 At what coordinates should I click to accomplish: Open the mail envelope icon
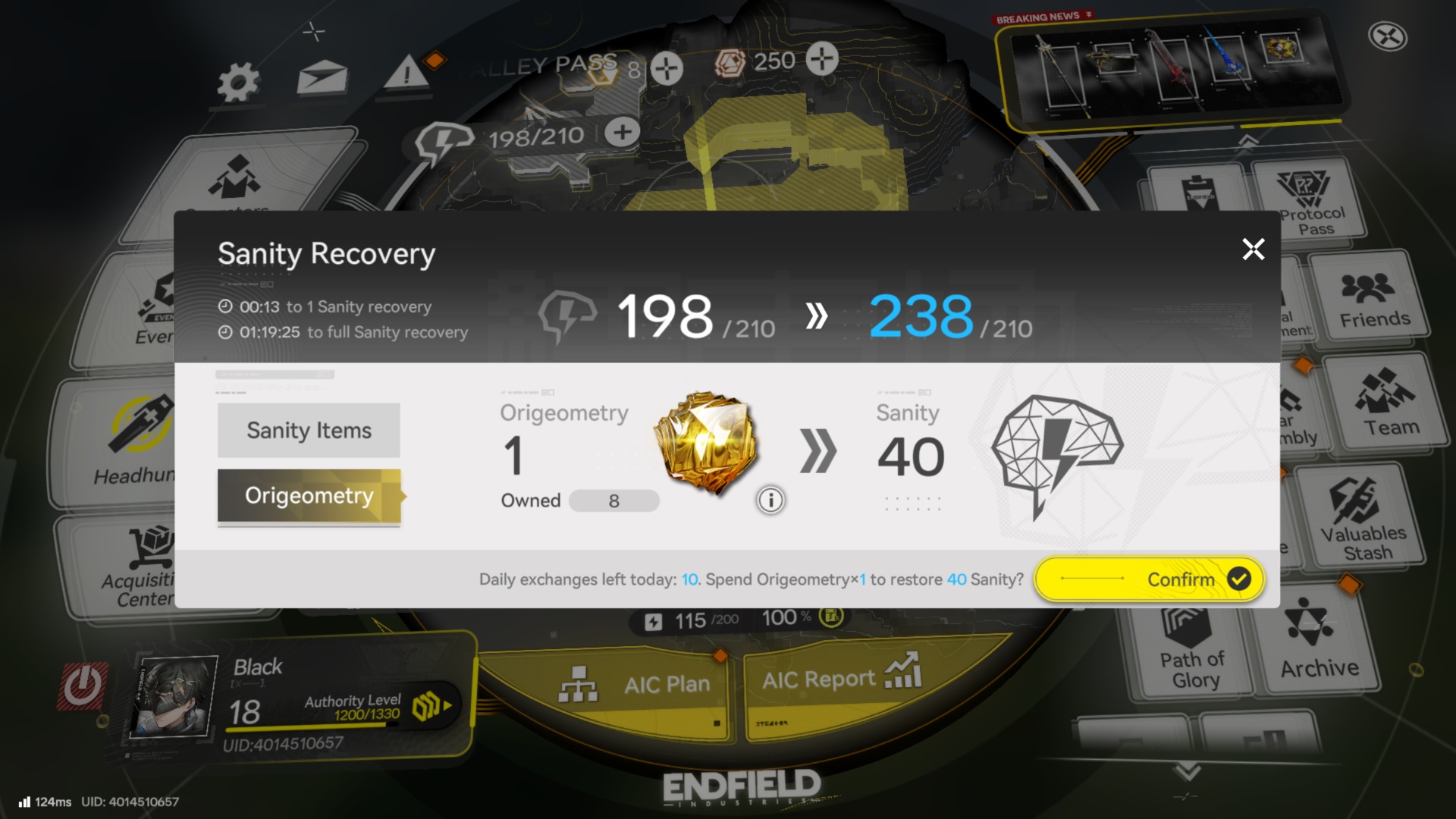click(x=322, y=78)
